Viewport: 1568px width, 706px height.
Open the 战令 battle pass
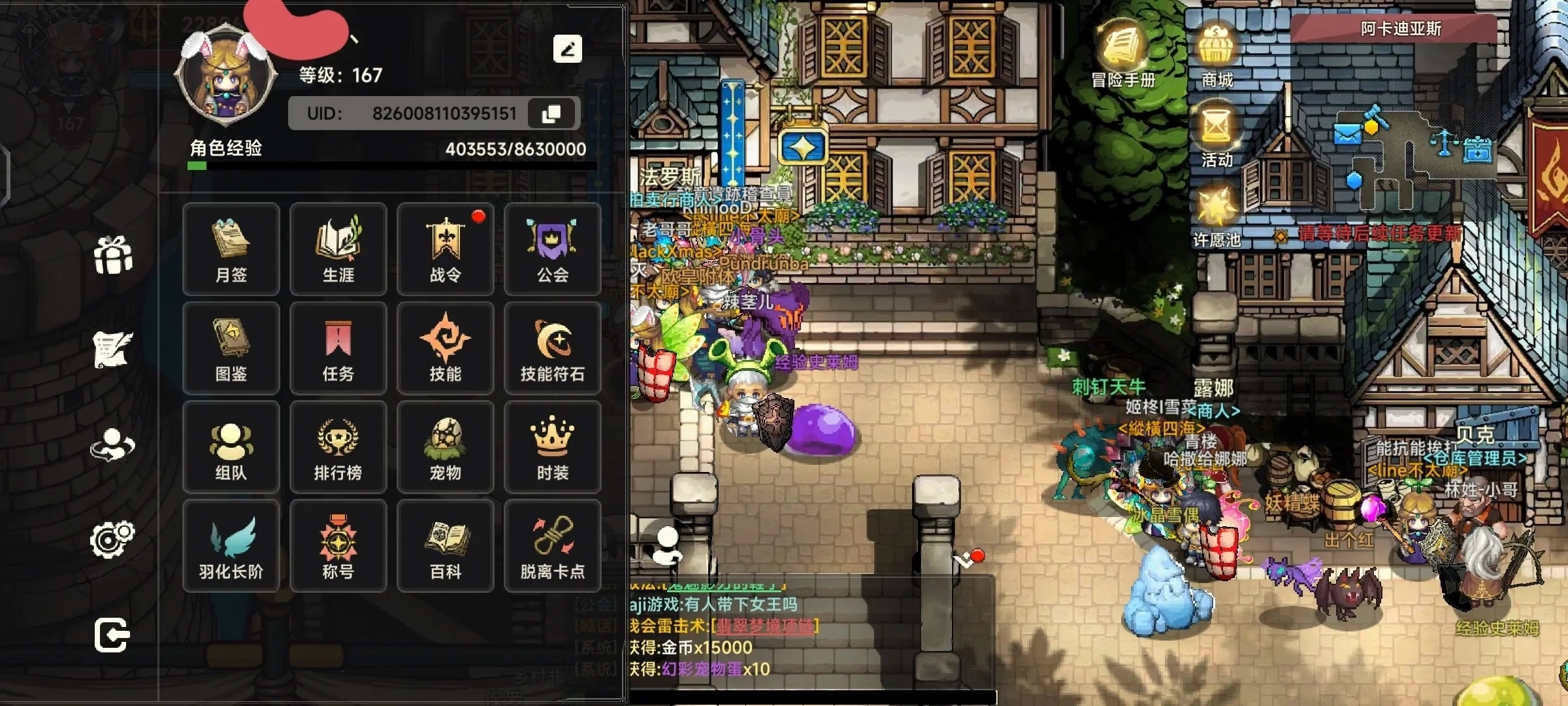[446, 249]
